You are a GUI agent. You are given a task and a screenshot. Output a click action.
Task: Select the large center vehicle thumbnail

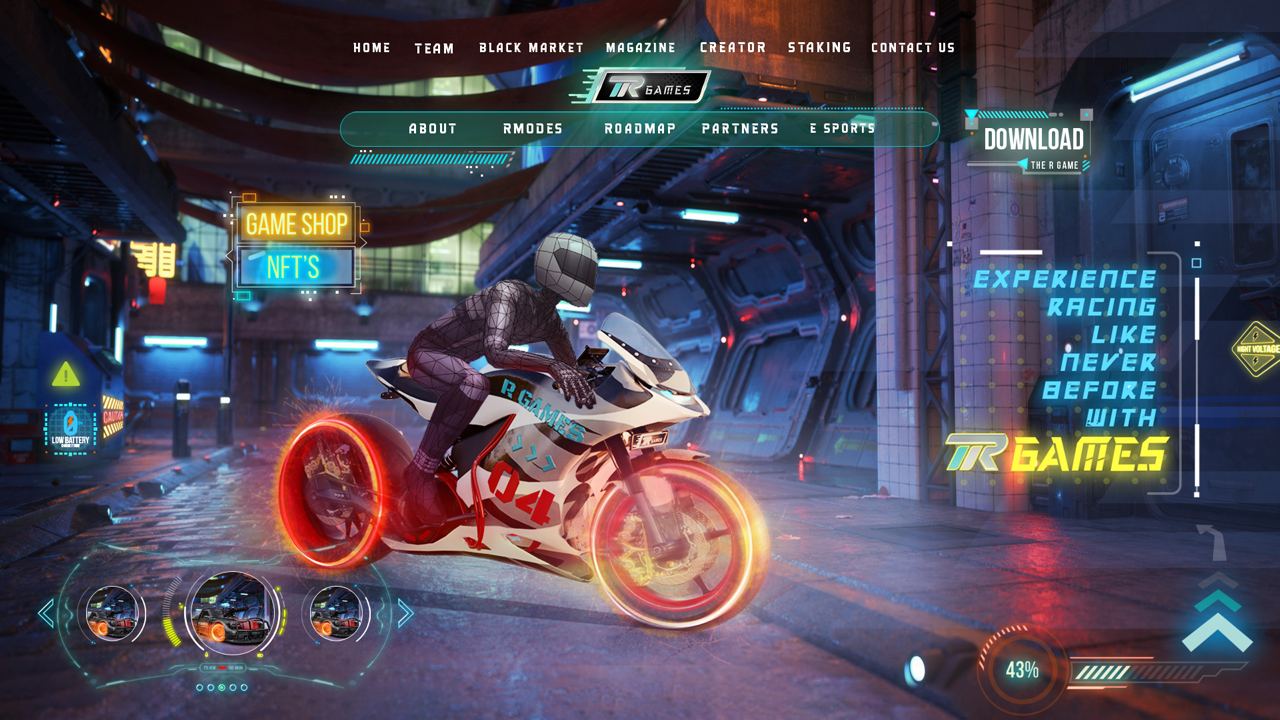224,612
